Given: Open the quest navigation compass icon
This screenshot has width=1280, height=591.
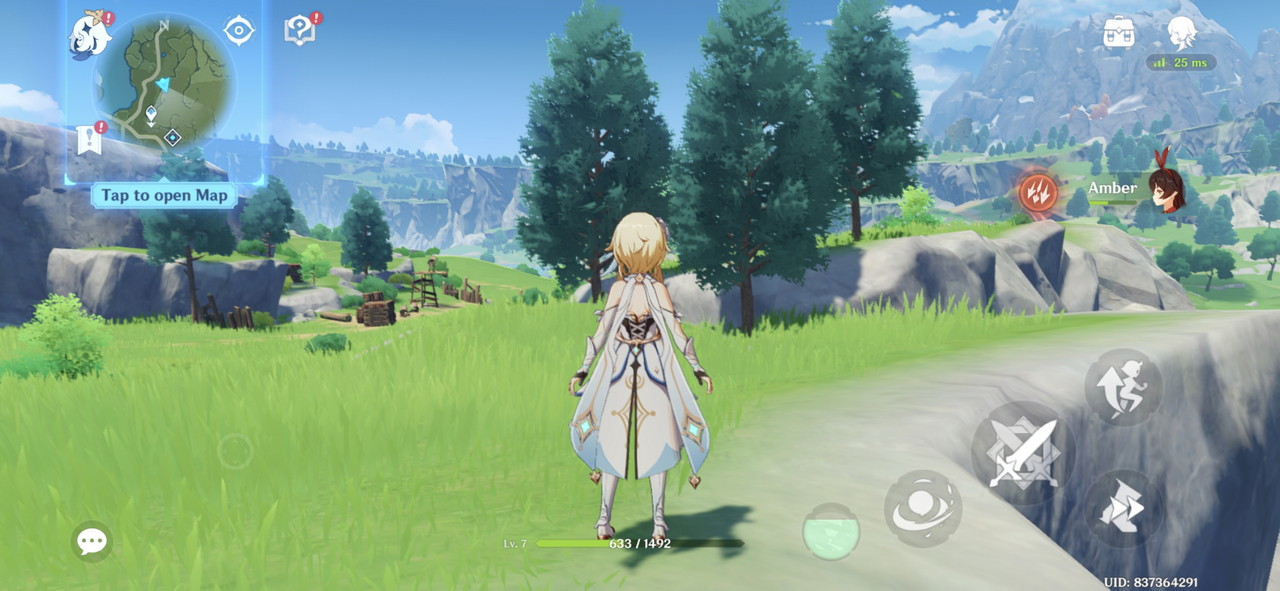Looking at the screenshot, I should click(x=239, y=31).
